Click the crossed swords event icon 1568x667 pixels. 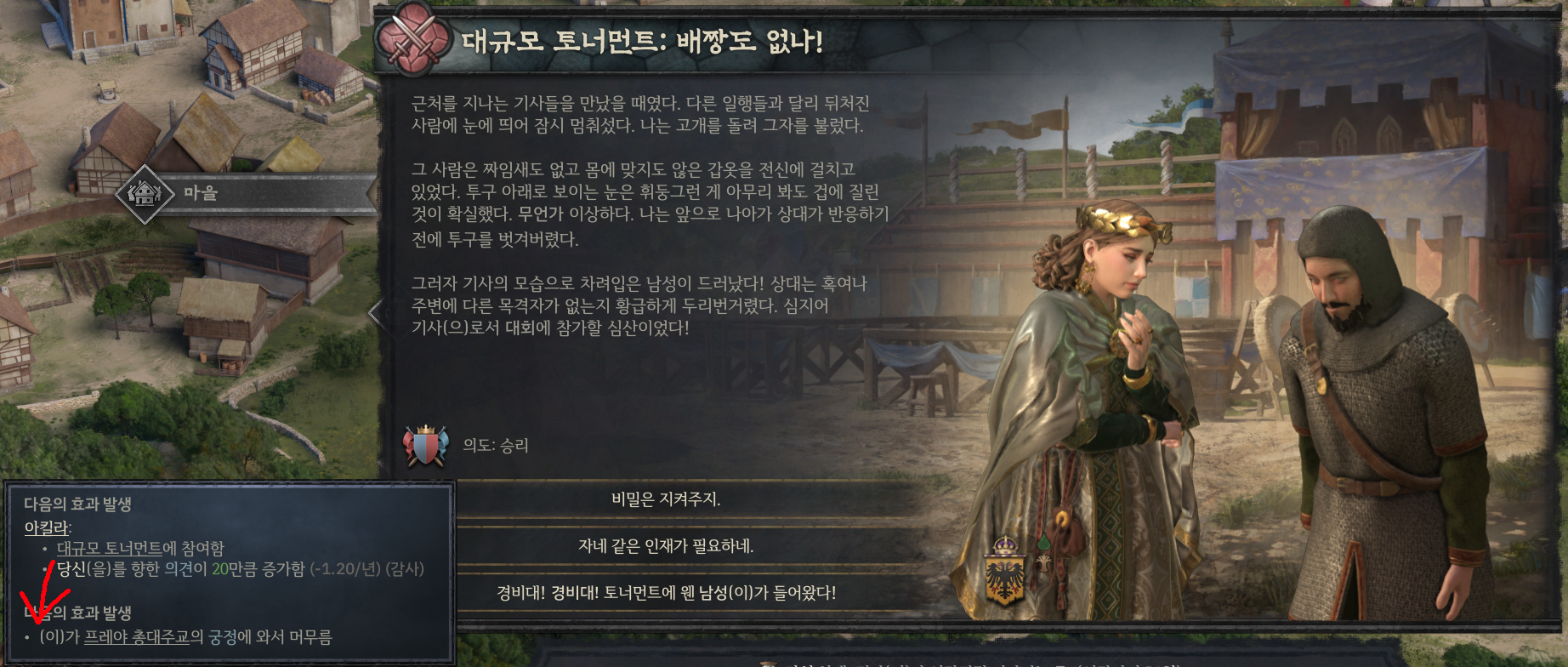tap(414, 38)
